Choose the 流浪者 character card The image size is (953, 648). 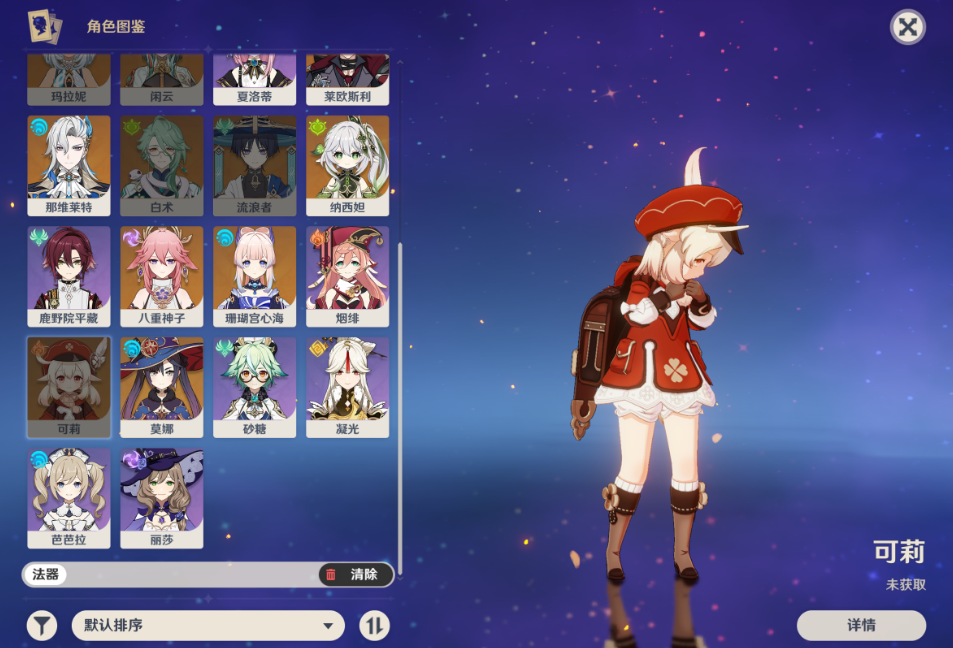255,165
